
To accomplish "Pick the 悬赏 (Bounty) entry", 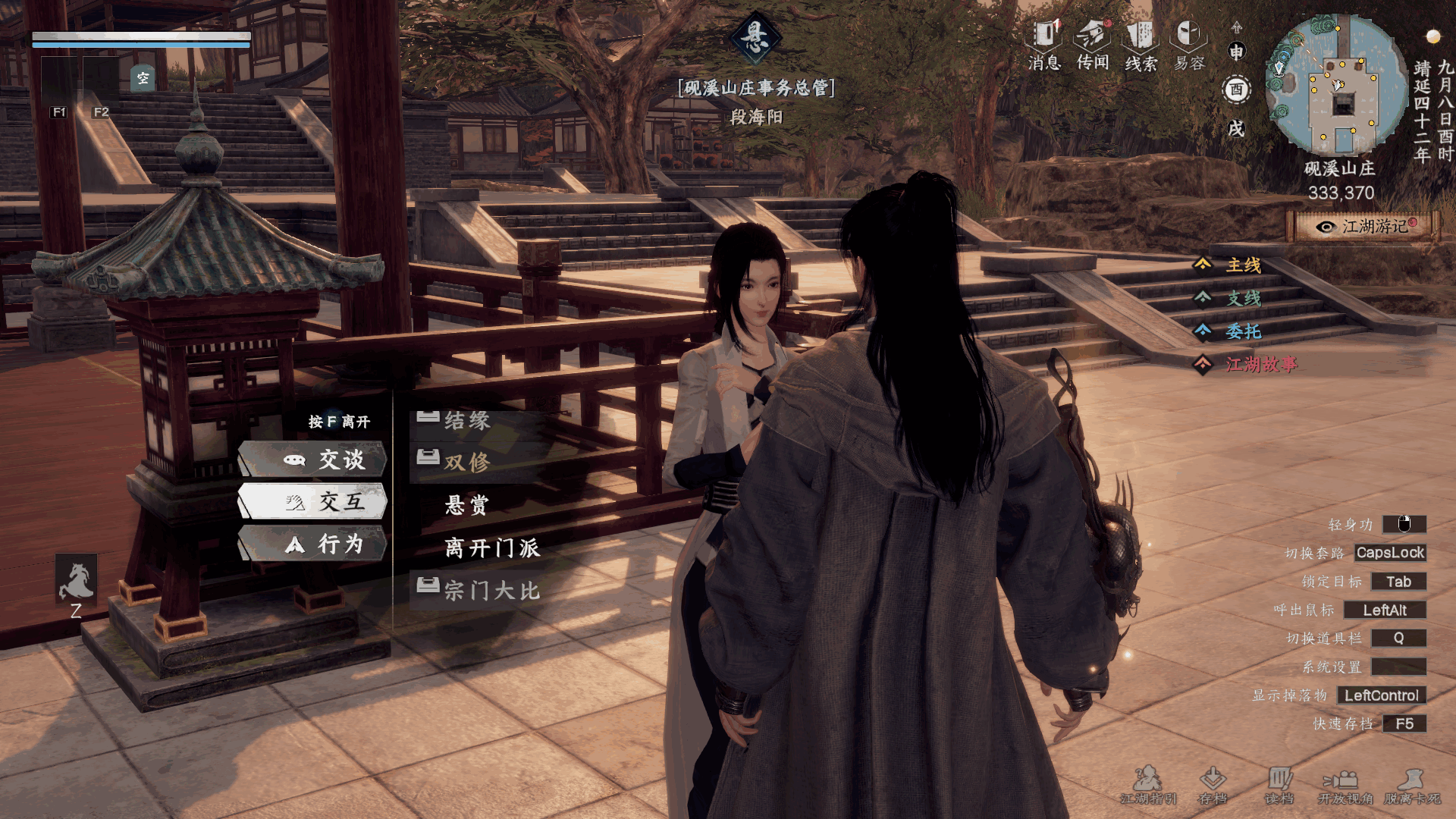I will [467, 505].
